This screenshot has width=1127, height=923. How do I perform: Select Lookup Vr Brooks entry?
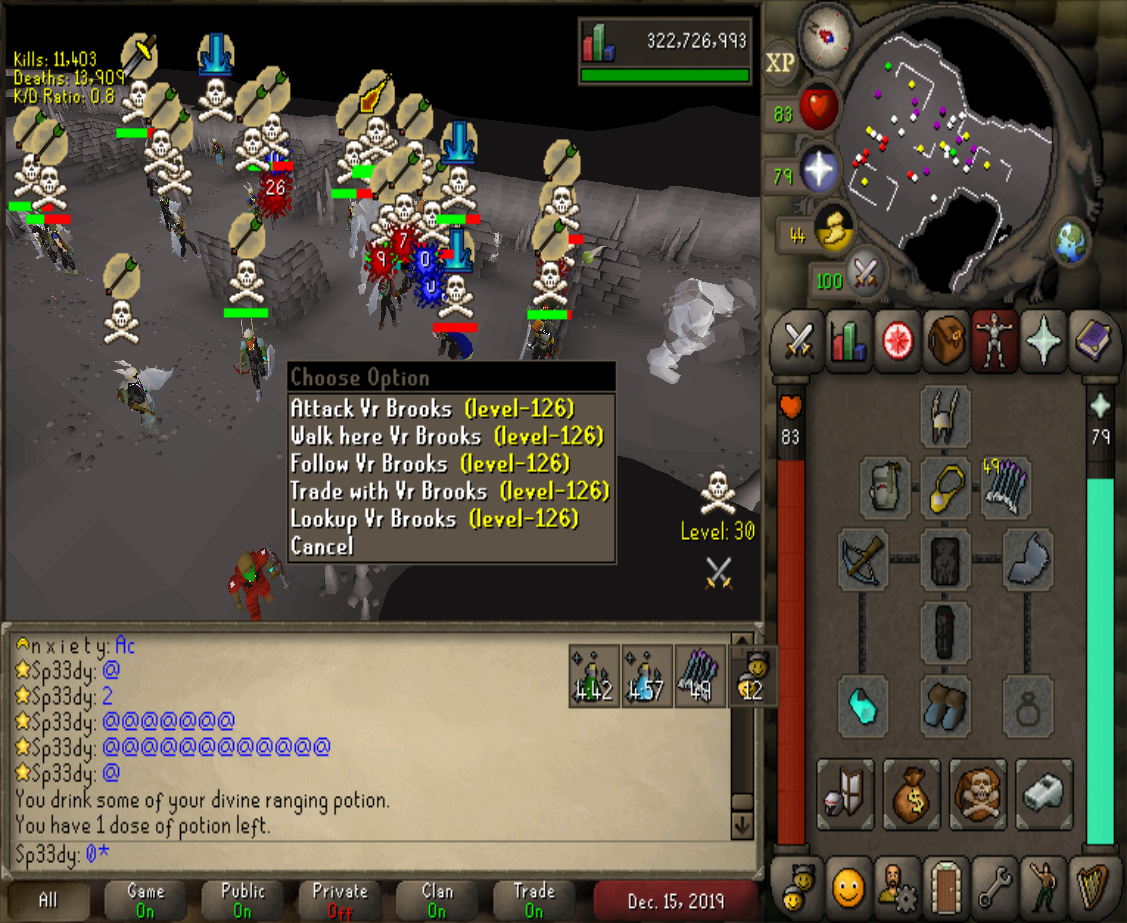pyautogui.click(x=434, y=519)
